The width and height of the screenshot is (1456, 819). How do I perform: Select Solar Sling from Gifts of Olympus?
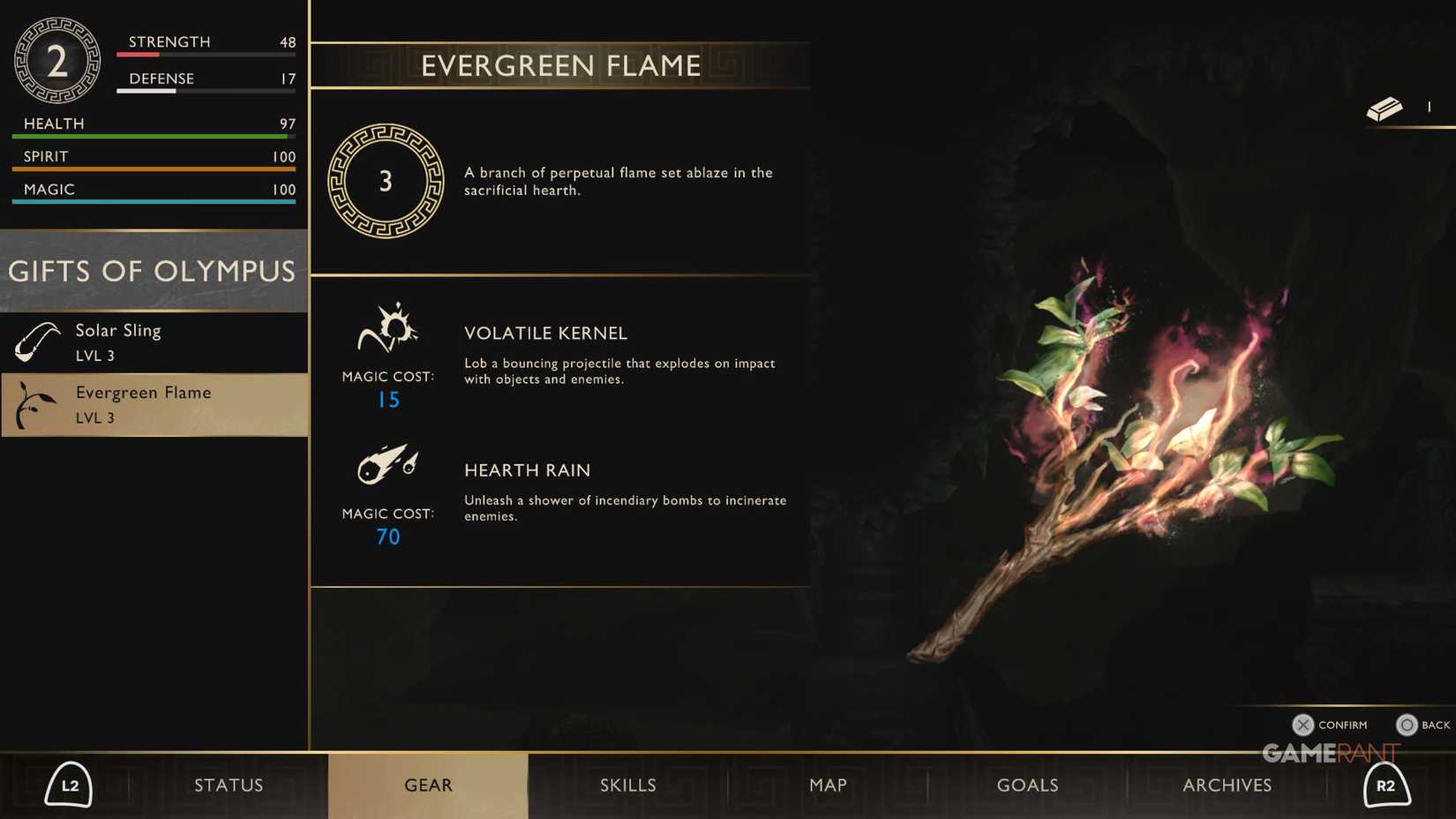[154, 342]
